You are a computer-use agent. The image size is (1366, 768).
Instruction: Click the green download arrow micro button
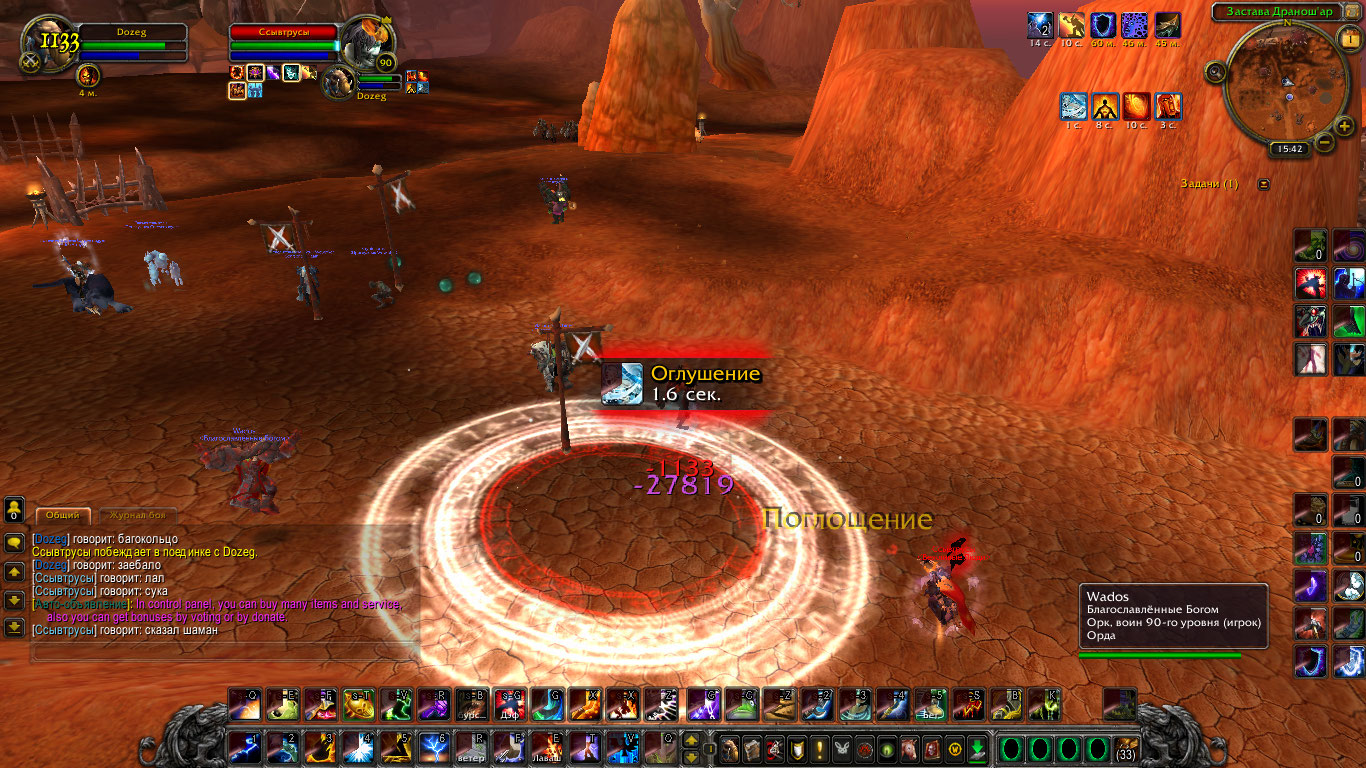pyautogui.click(x=977, y=748)
